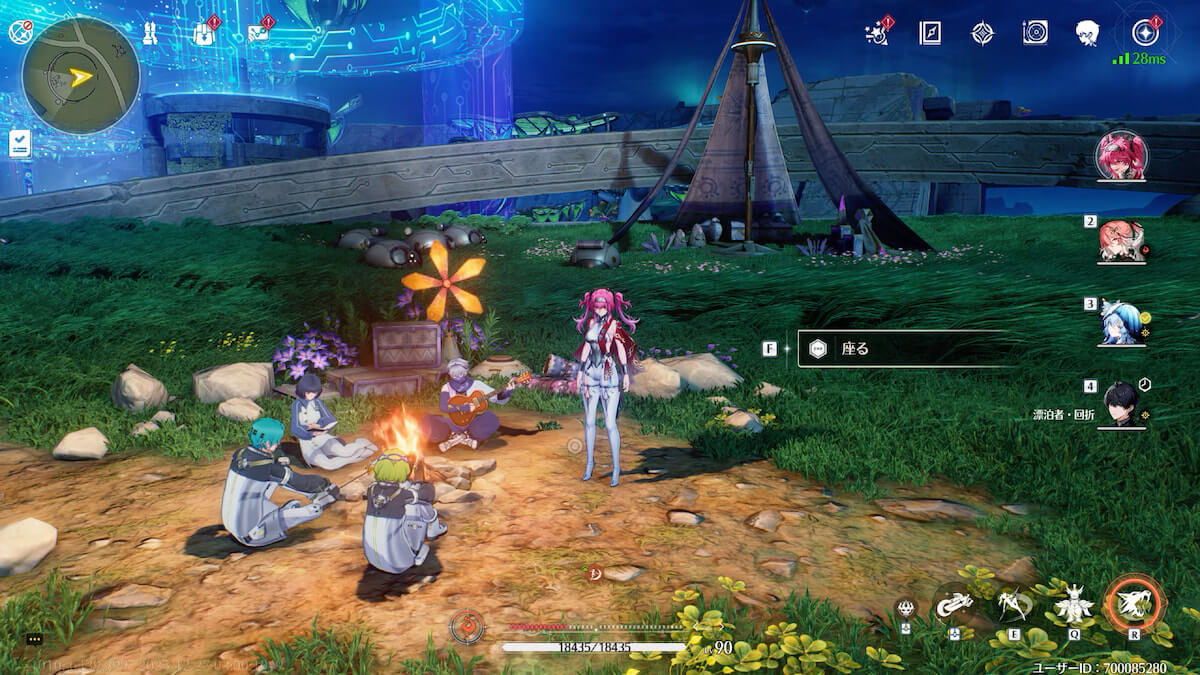
Task: Open the chat bubble icon in bottom corner
Action: [34, 639]
